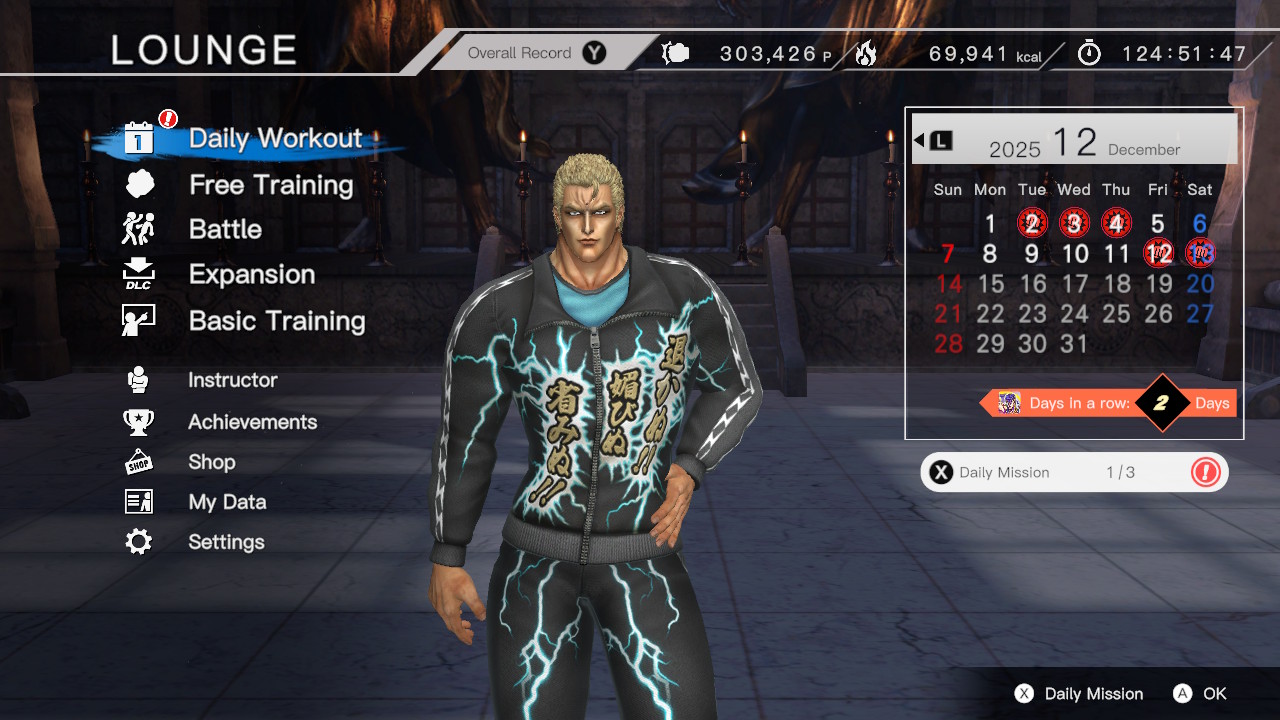Open the Overall Record display

[535, 53]
